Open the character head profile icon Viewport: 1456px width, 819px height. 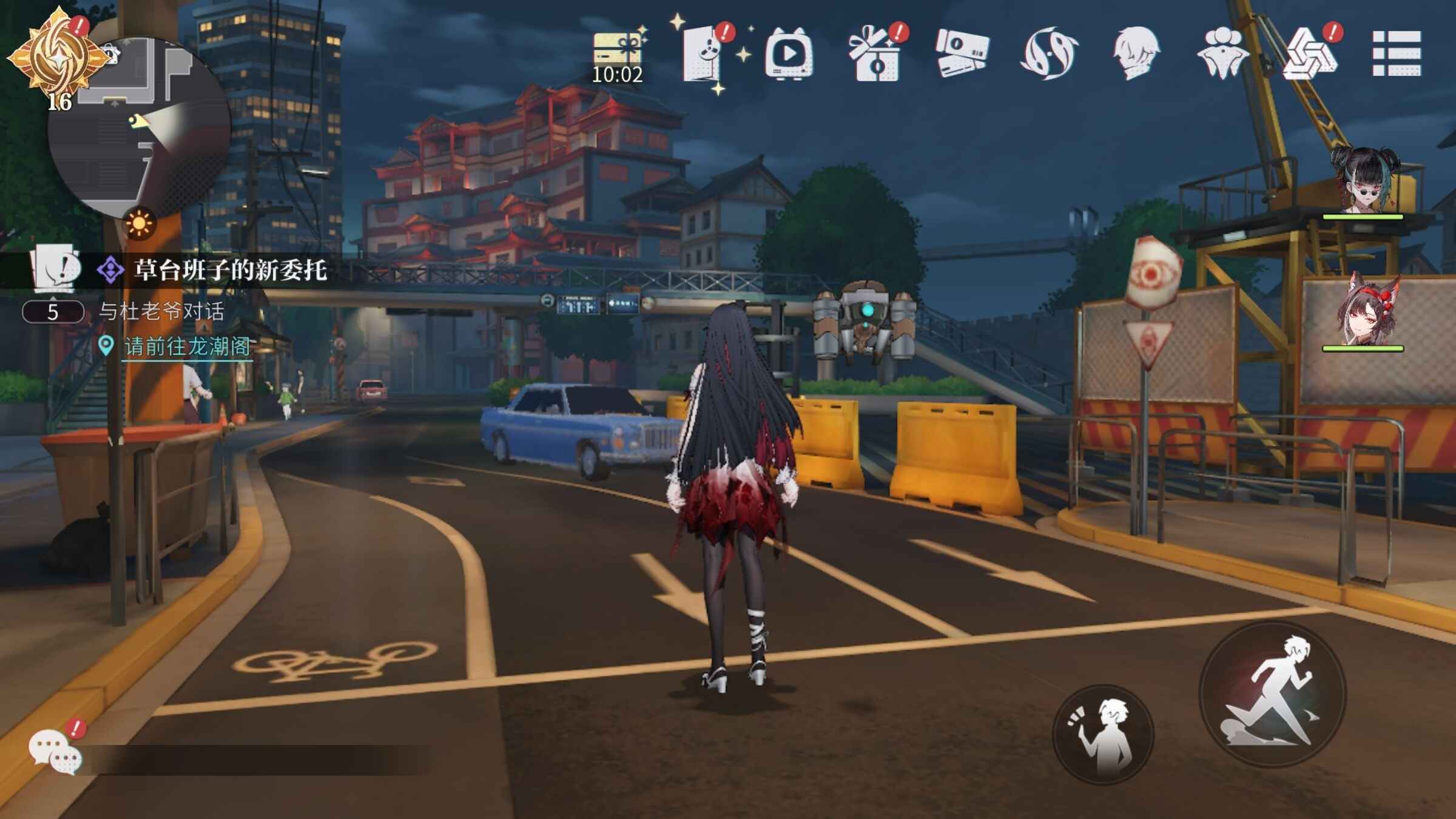coord(1136,53)
